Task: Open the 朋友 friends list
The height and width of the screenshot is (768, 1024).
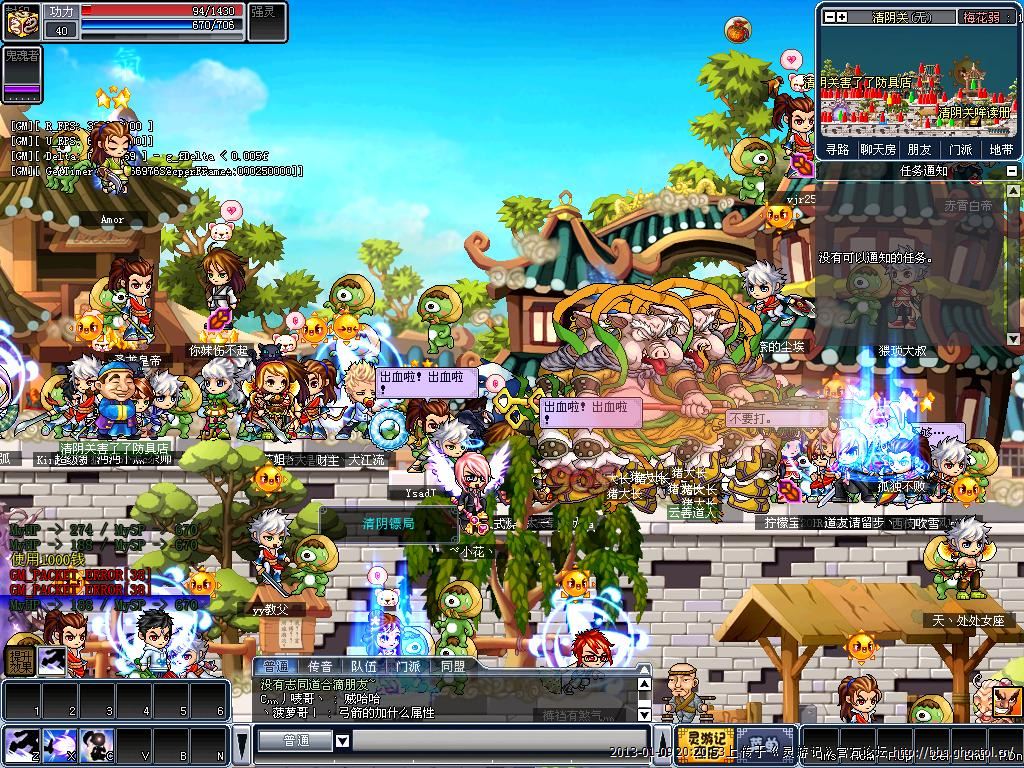Action: tap(919, 149)
